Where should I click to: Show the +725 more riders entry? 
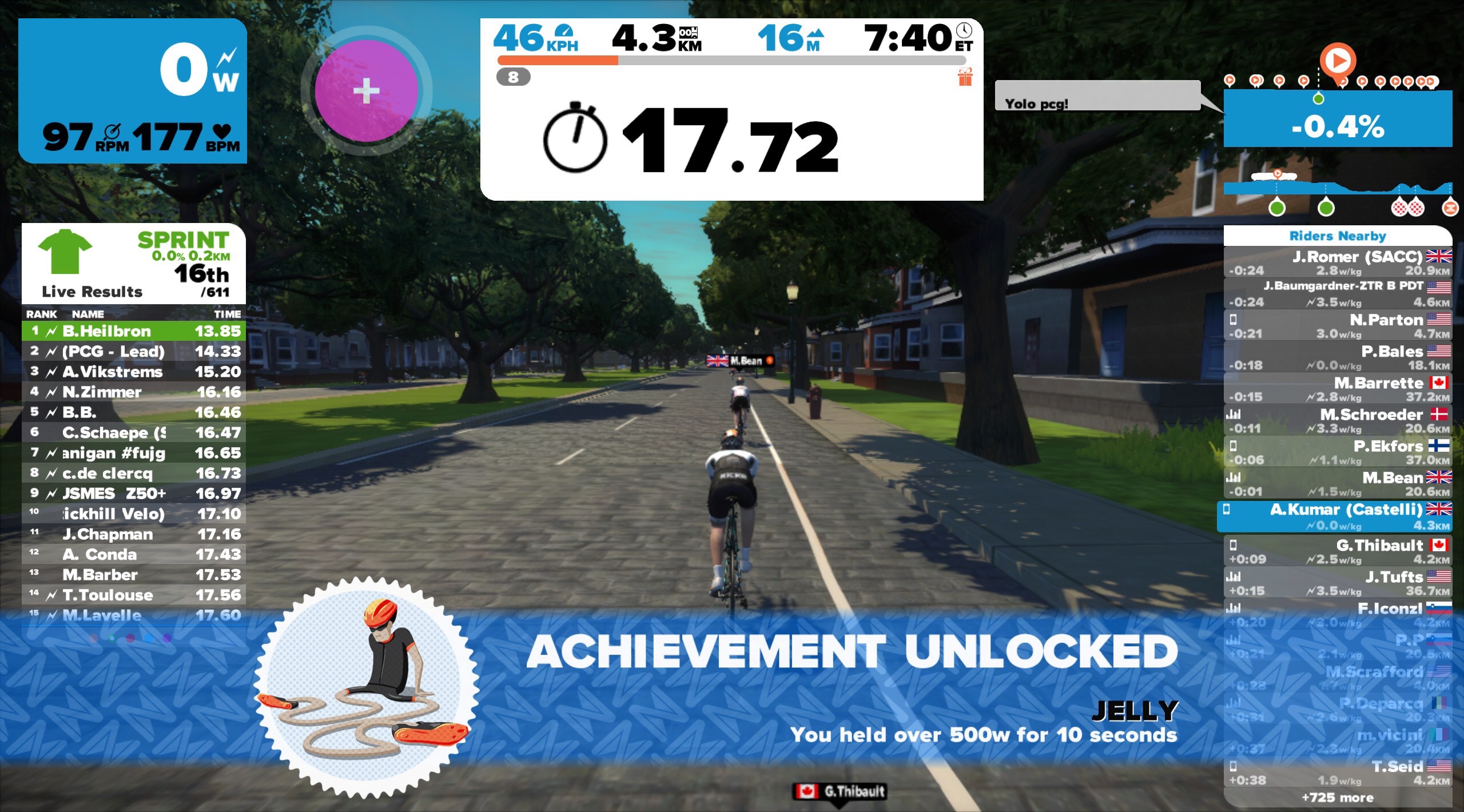click(x=1337, y=797)
